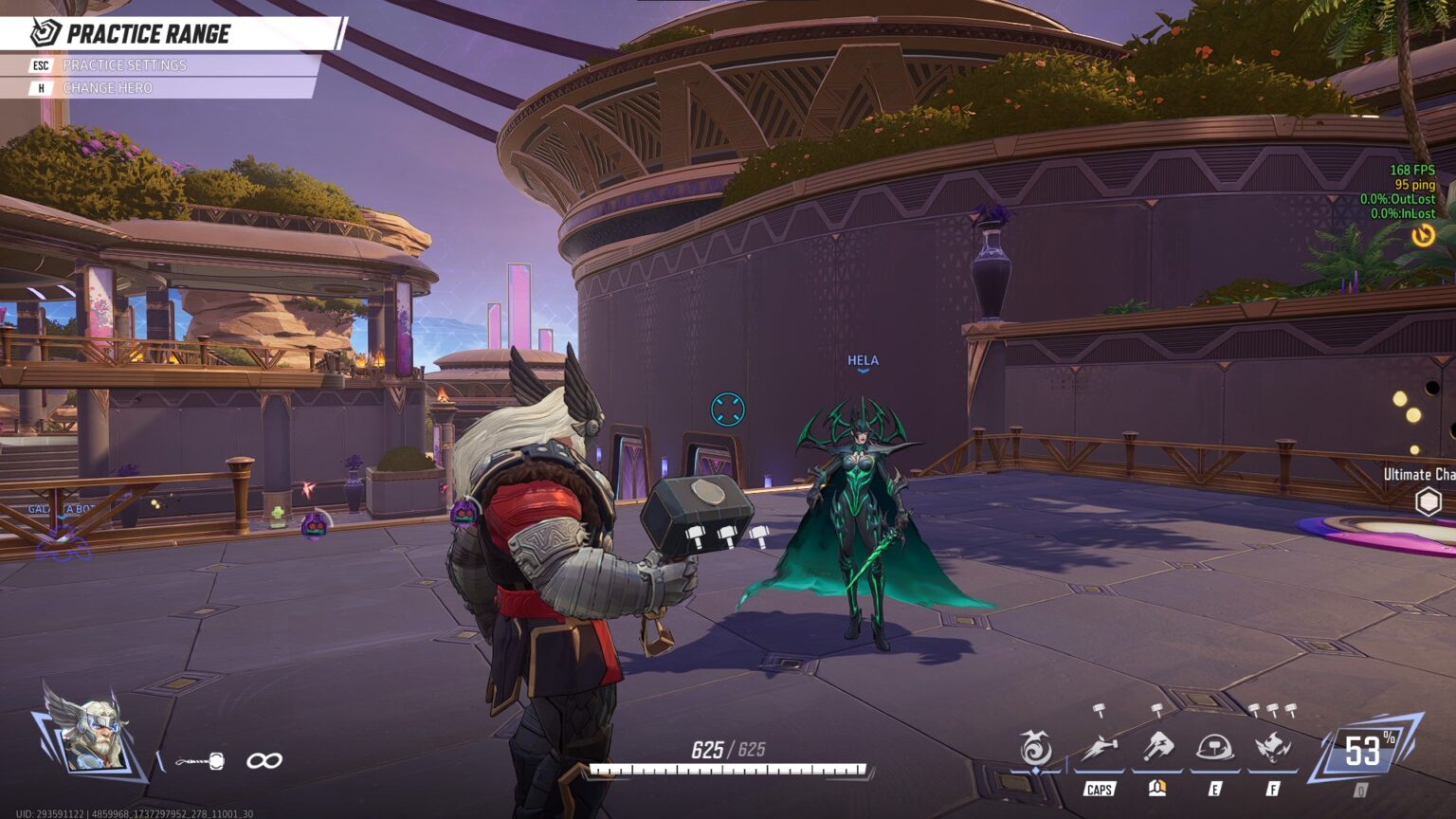Use the hammer dash ability icon
The image size is (1456, 819).
(x=1099, y=749)
